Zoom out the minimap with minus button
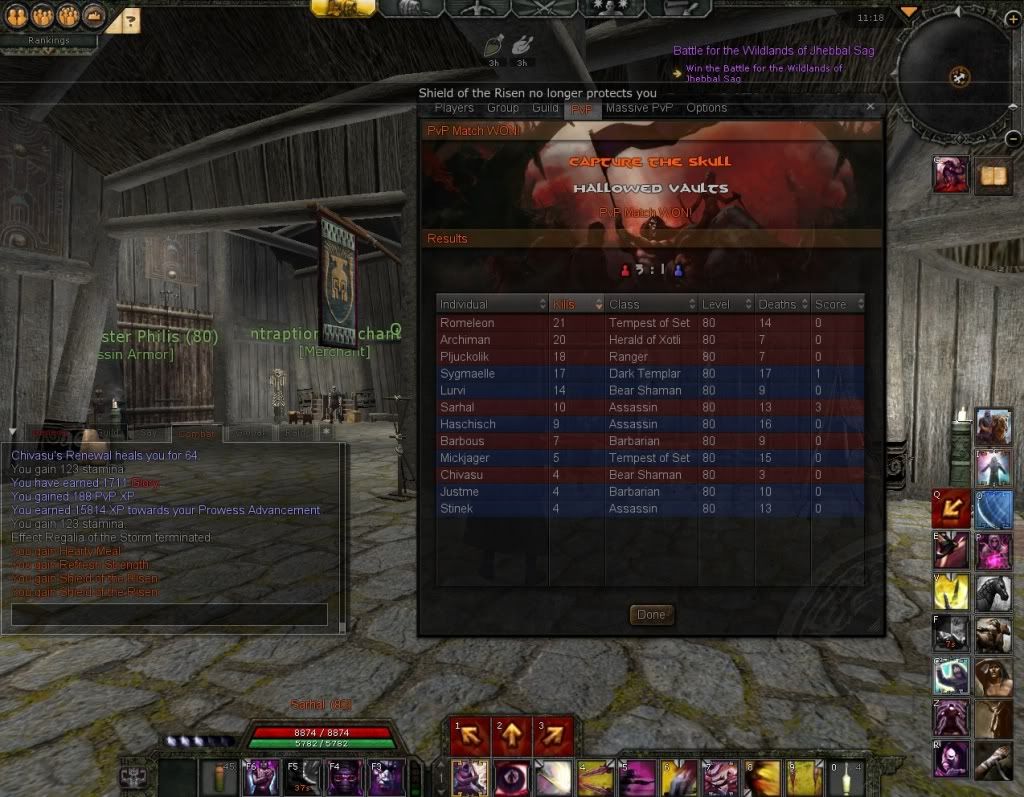The height and width of the screenshot is (797, 1024). (x=1013, y=139)
